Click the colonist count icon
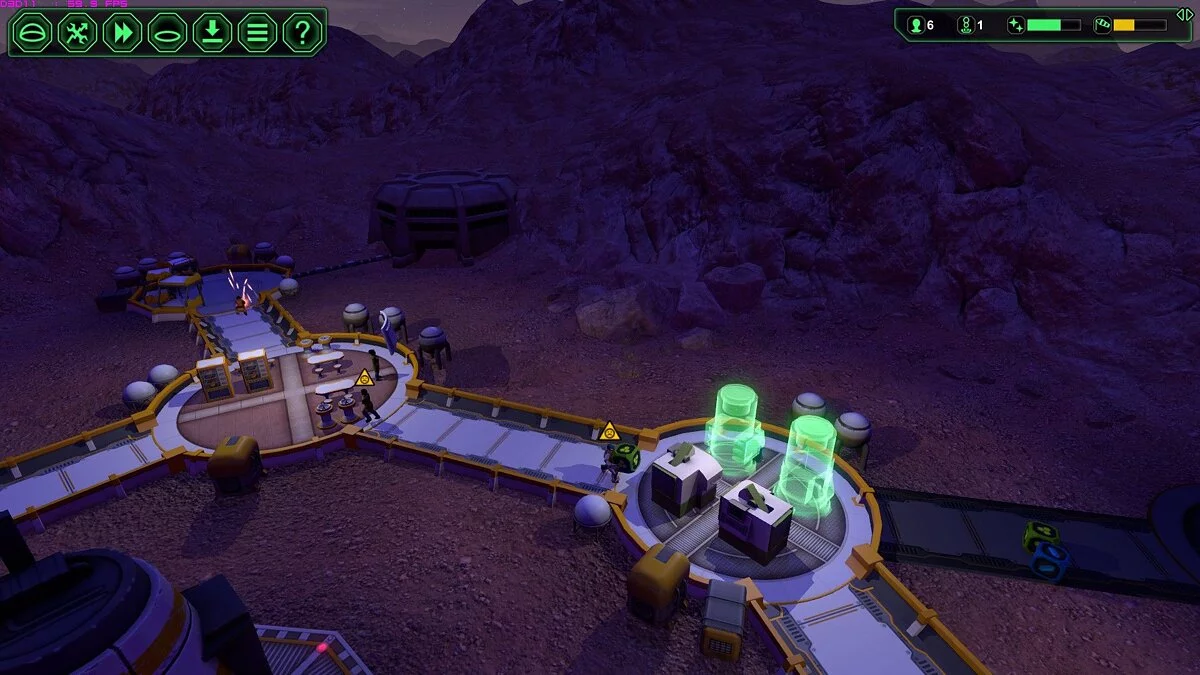1200x675 pixels. (x=915, y=25)
